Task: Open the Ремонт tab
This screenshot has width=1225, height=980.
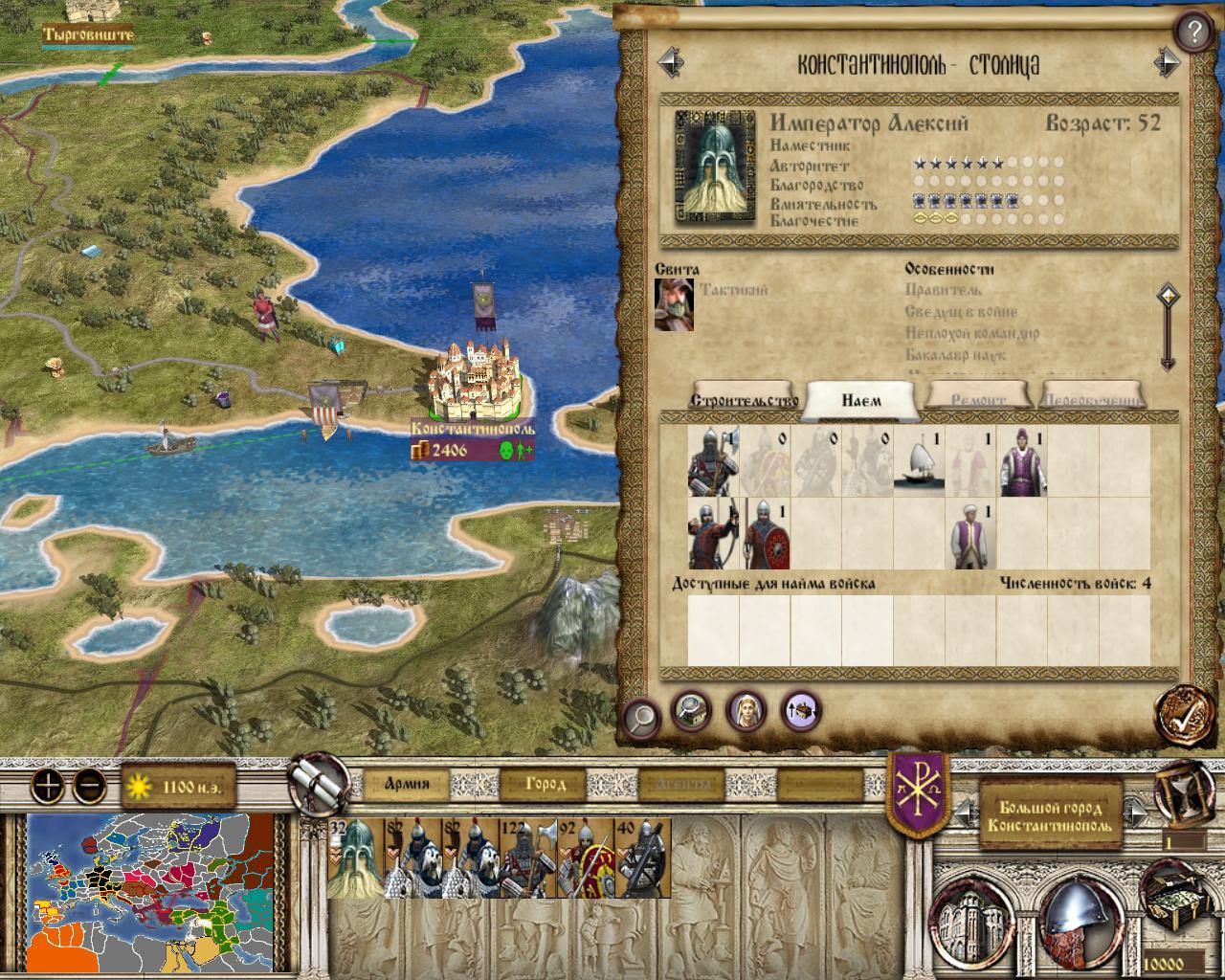Action: coord(978,399)
